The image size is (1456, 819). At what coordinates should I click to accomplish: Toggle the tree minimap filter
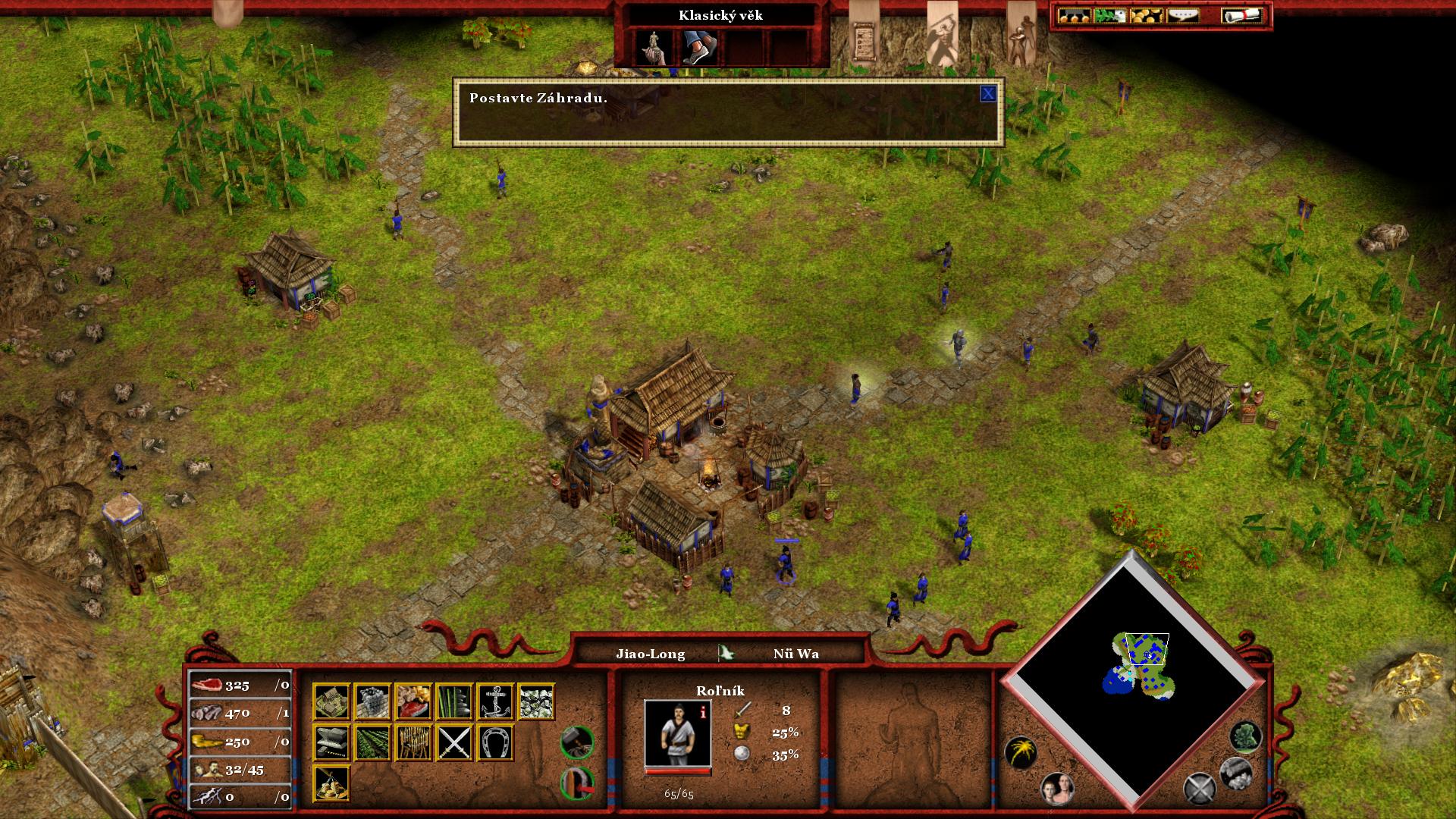(1245, 736)
